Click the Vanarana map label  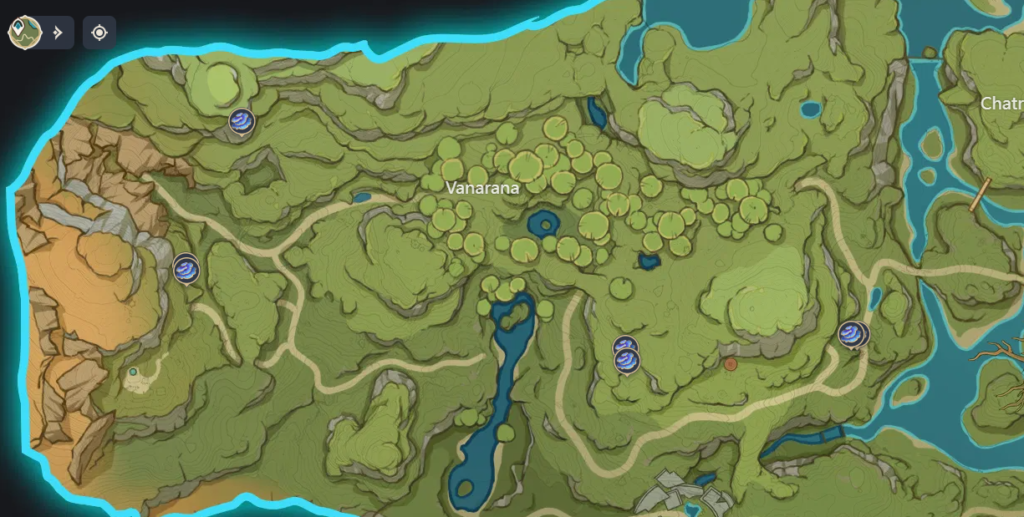pyautogui.click(x=483, y=187)
